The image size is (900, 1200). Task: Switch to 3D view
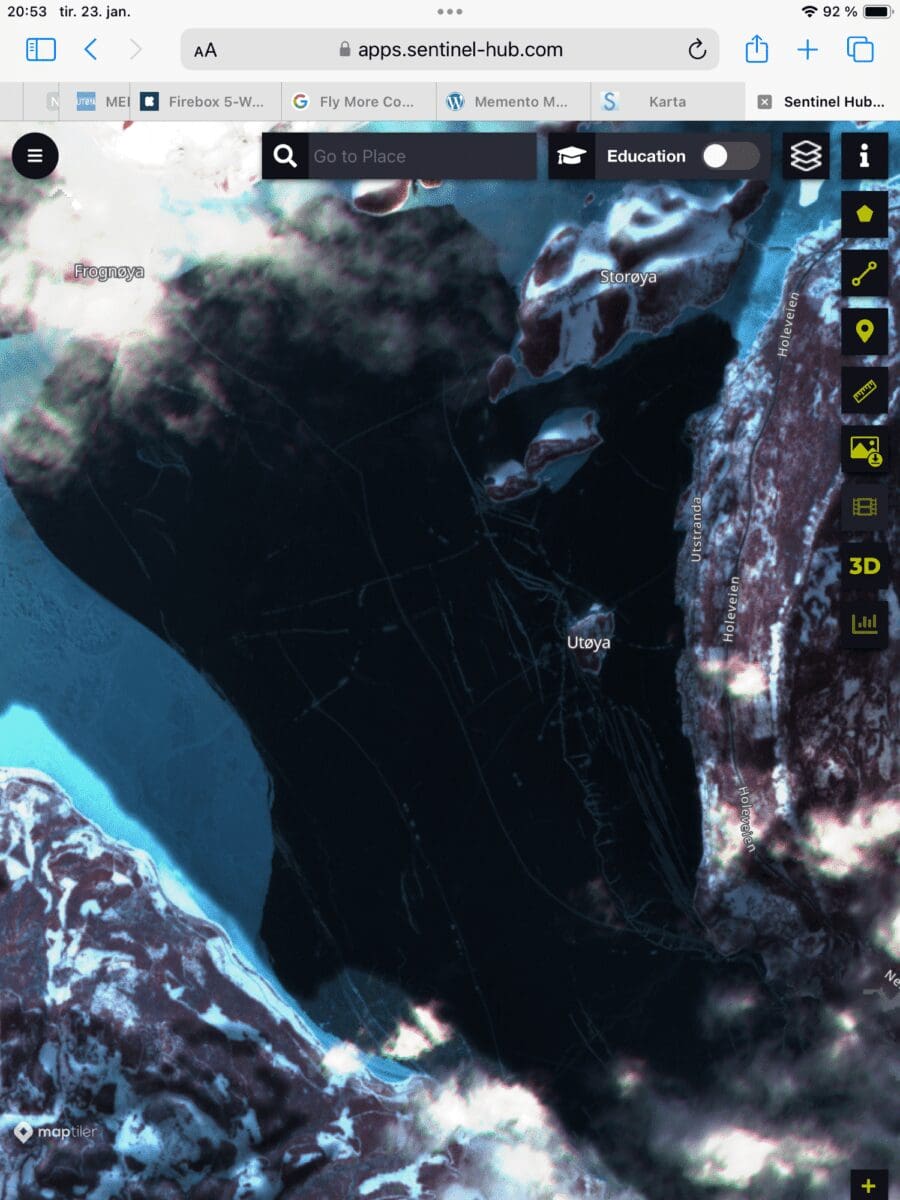(864, 566)
